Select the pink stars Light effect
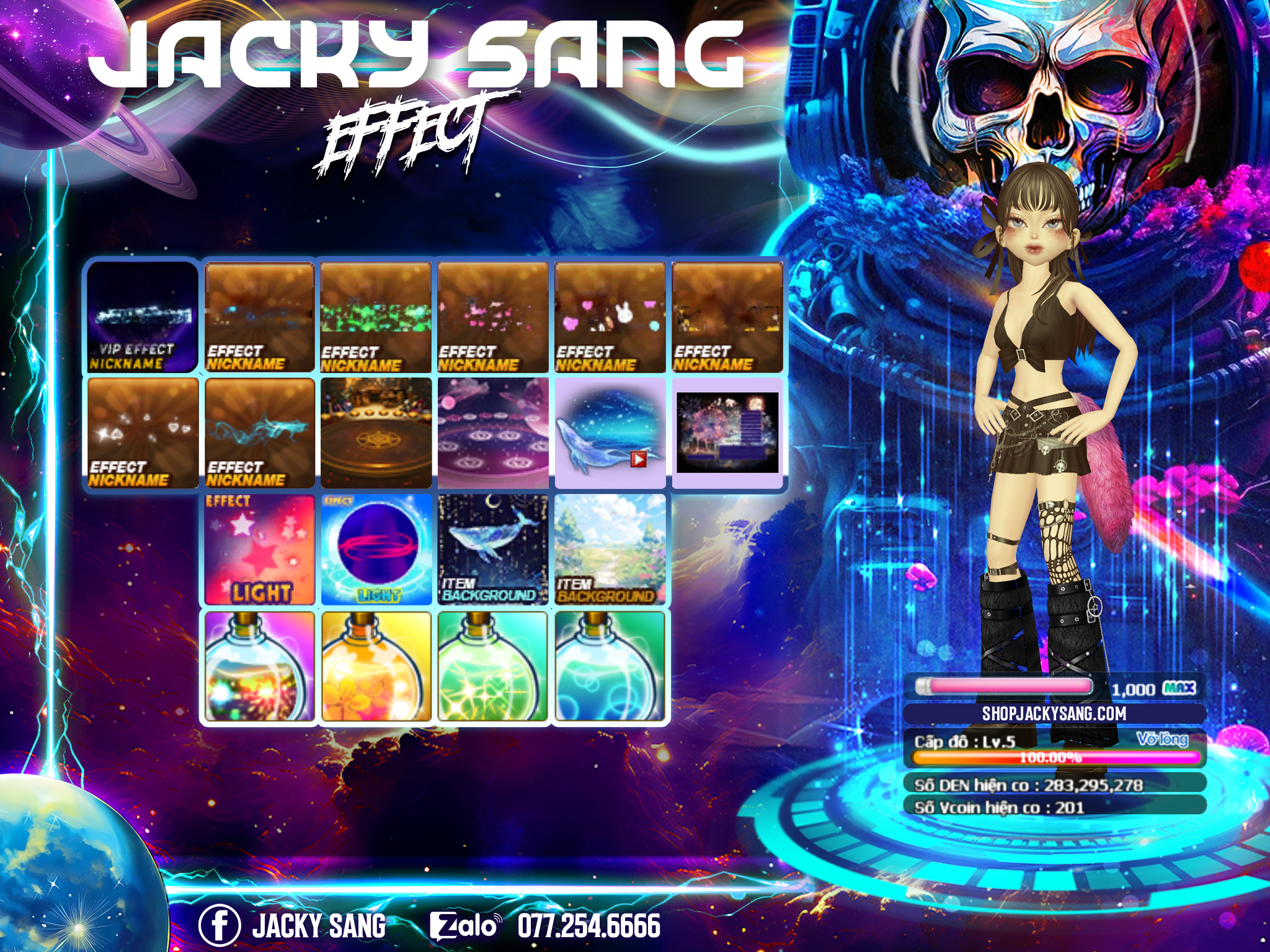The width and height of the screenshot is (1270, 952). (x=259, y=549)
